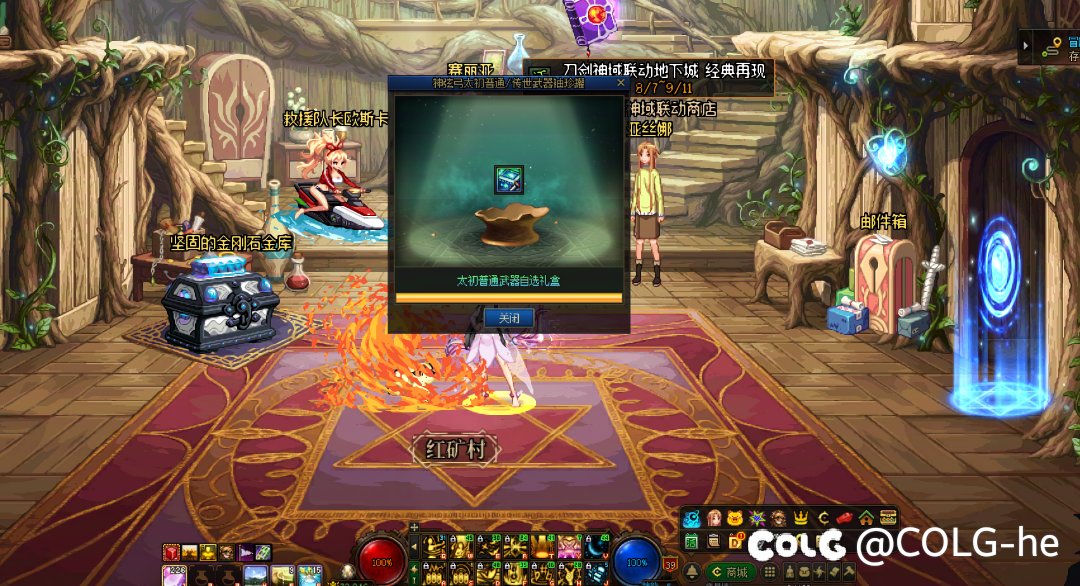Close the popup with the X button
The height and width of the screenshot is (586, 1080).
[621, 84]
